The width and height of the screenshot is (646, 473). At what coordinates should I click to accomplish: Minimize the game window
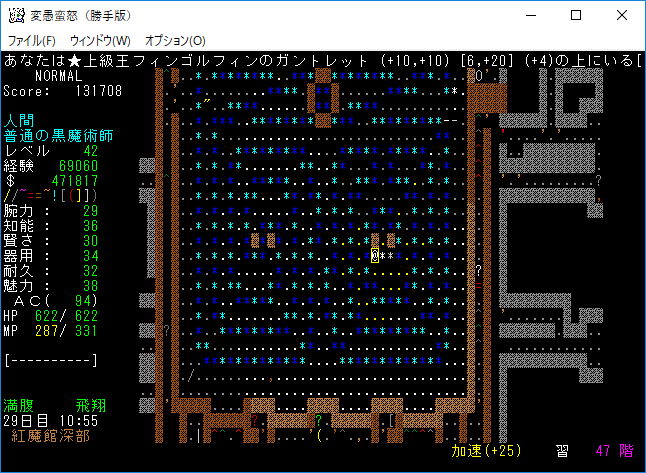530,16
